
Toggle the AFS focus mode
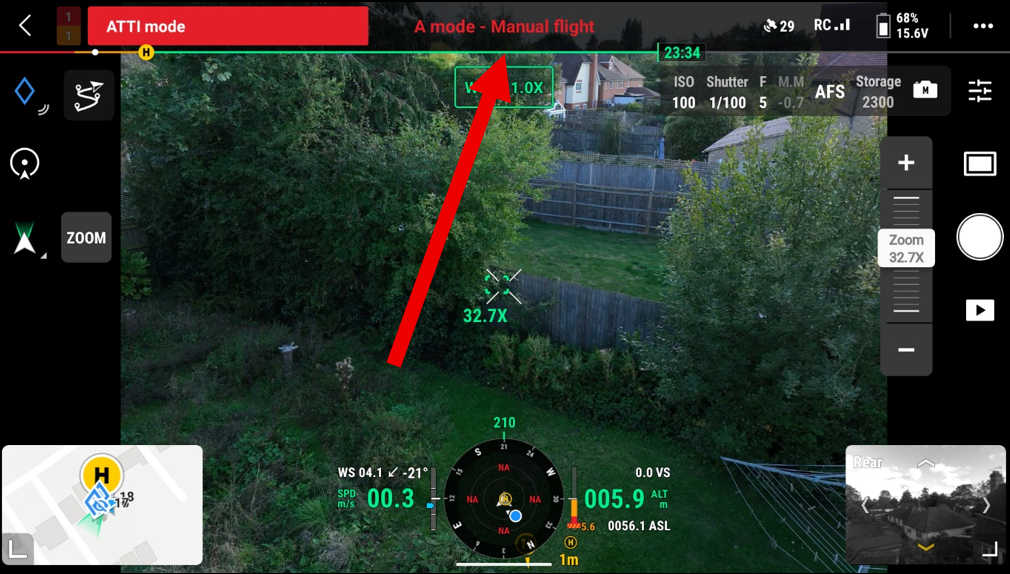pos(830,92)
